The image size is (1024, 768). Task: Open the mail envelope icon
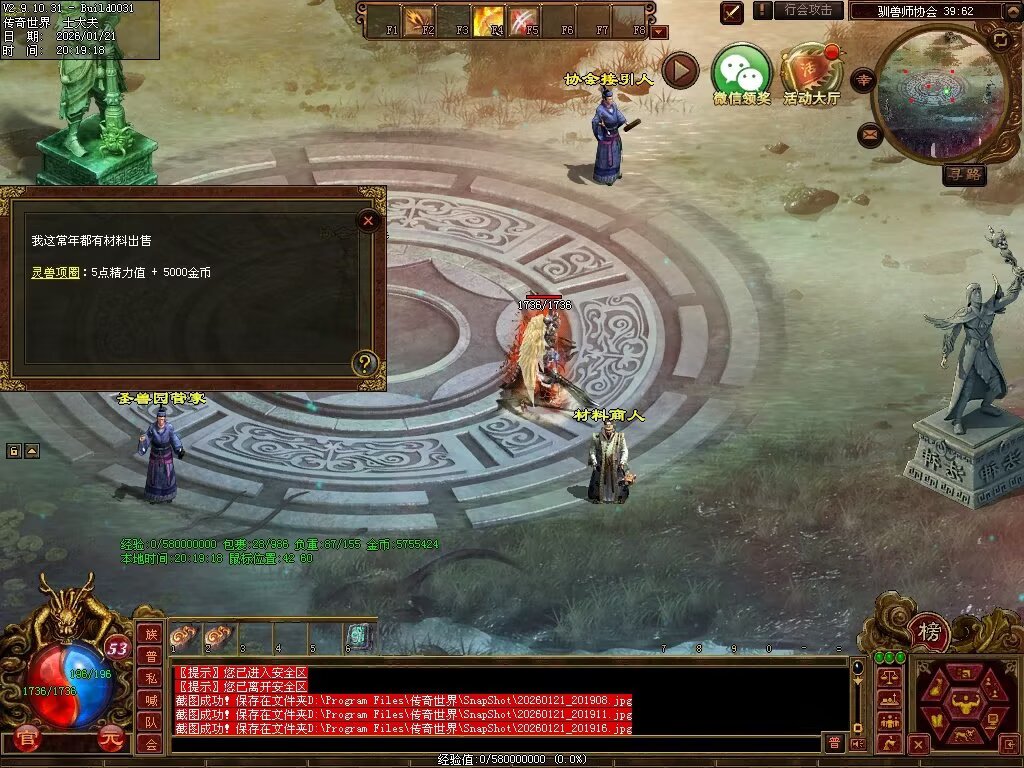click(870, 134)
